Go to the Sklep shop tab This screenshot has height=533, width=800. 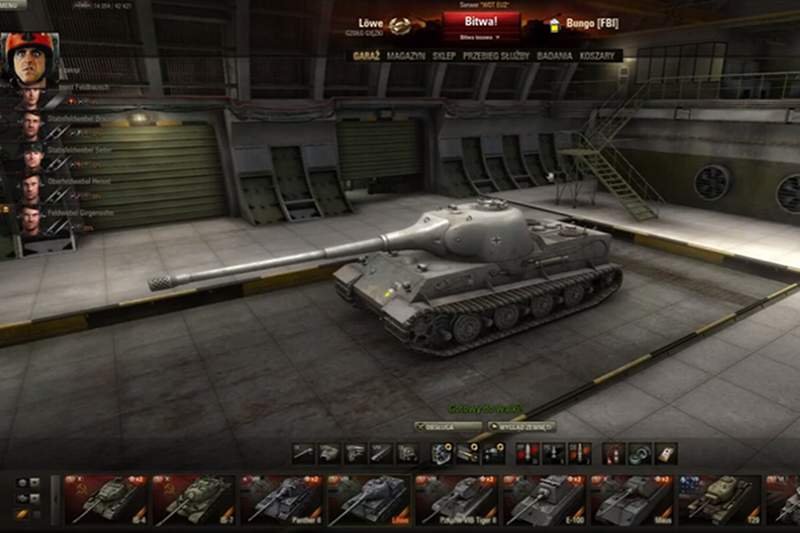(444, 56)
